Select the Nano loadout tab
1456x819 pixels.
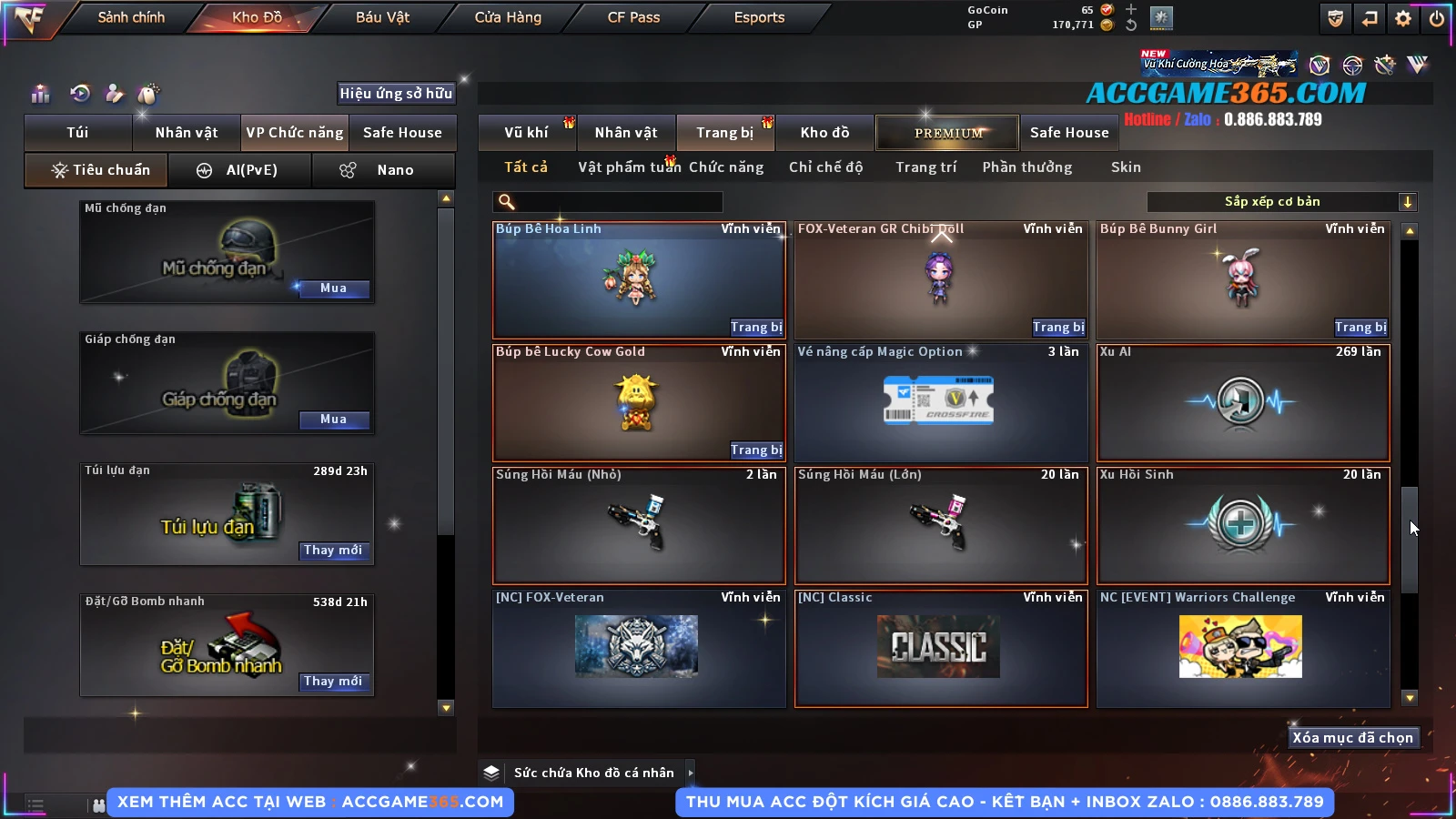384,170
